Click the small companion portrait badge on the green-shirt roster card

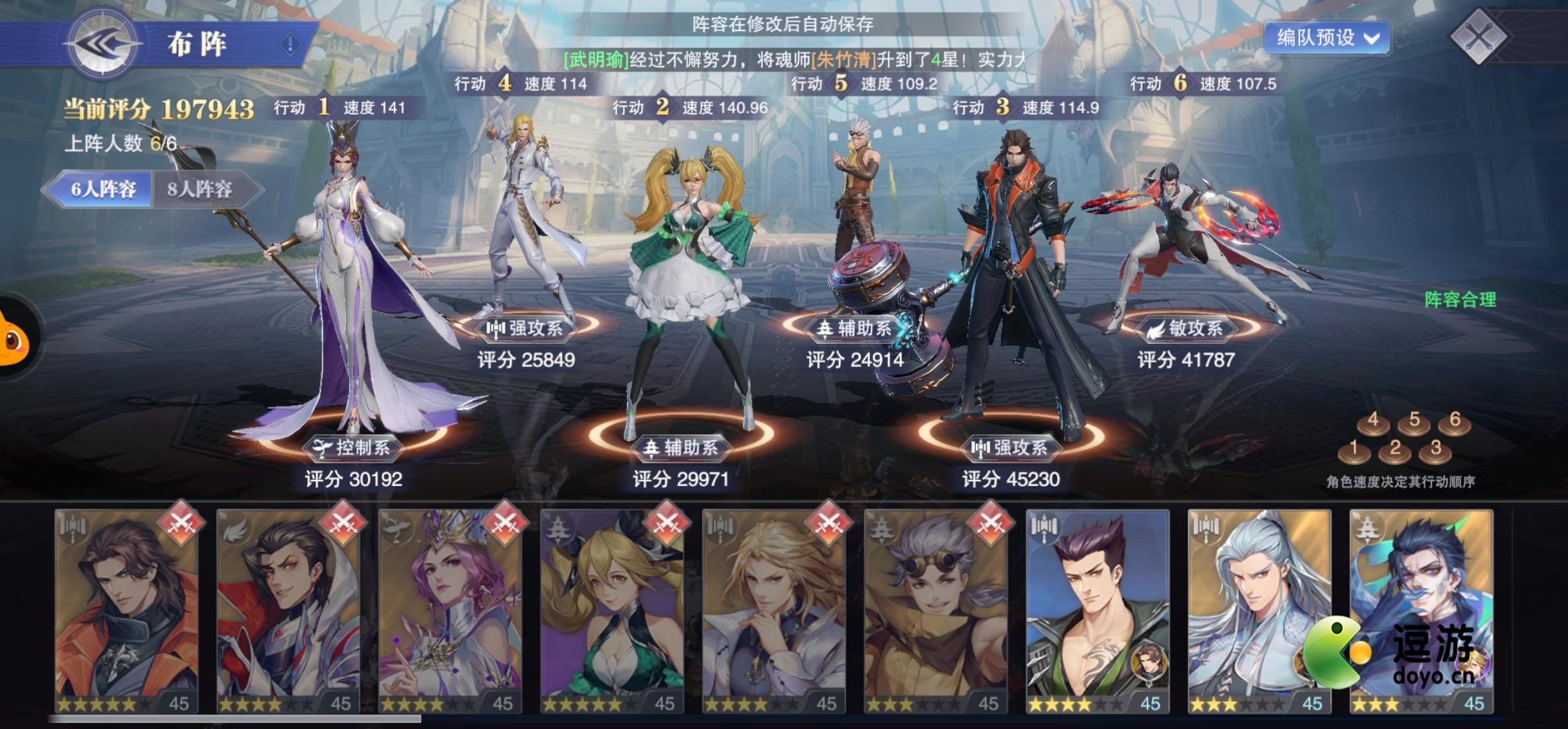(x=1150, y=662)
